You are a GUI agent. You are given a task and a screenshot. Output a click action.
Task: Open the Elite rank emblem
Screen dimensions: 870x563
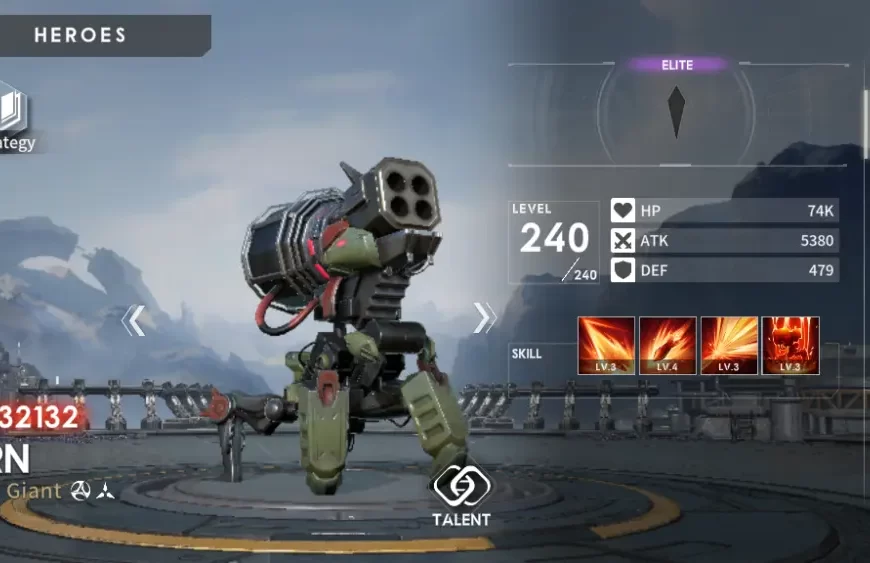tap(677, 110)
